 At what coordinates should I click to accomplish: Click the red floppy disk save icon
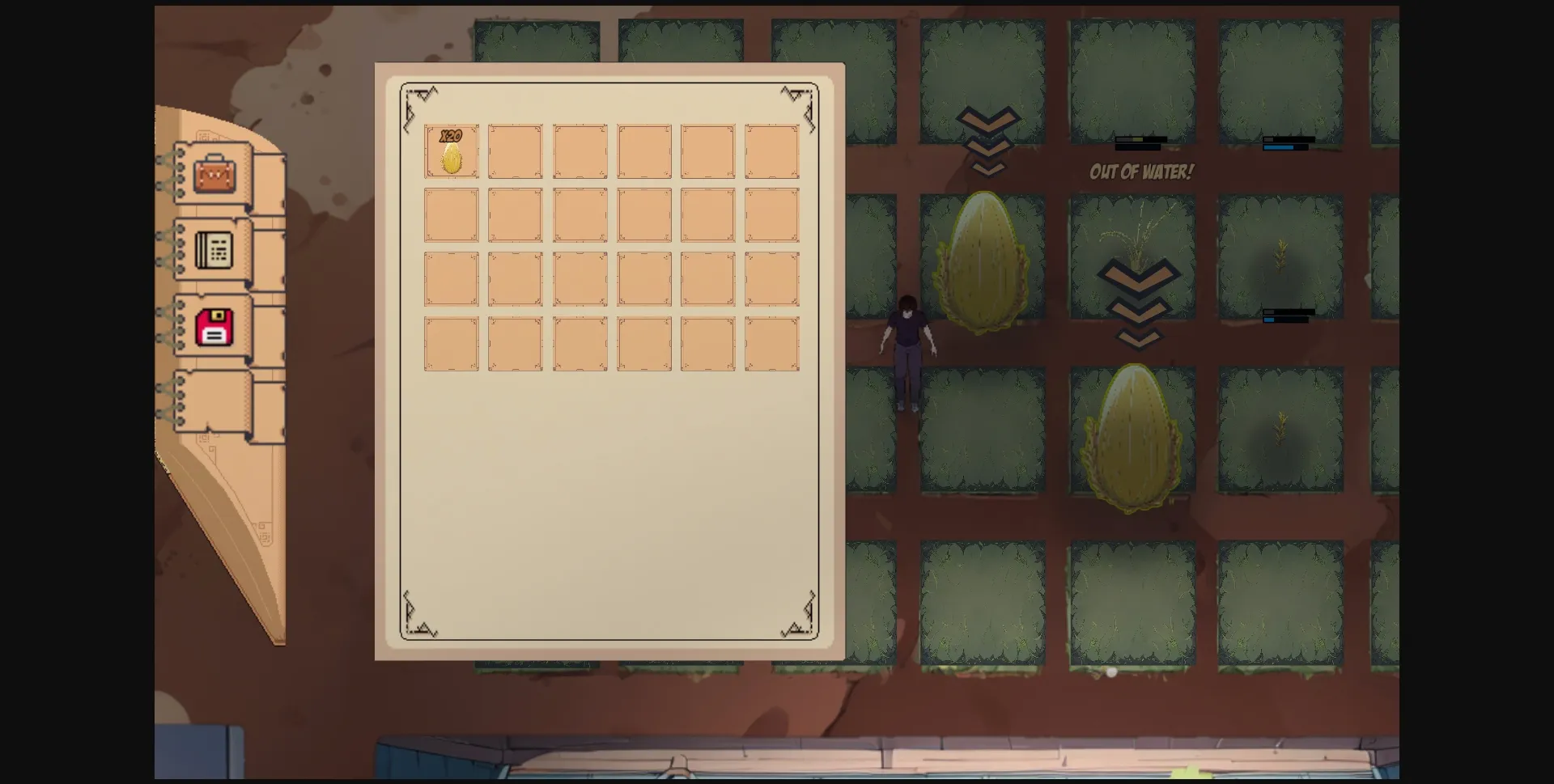[x=213, y=325]
